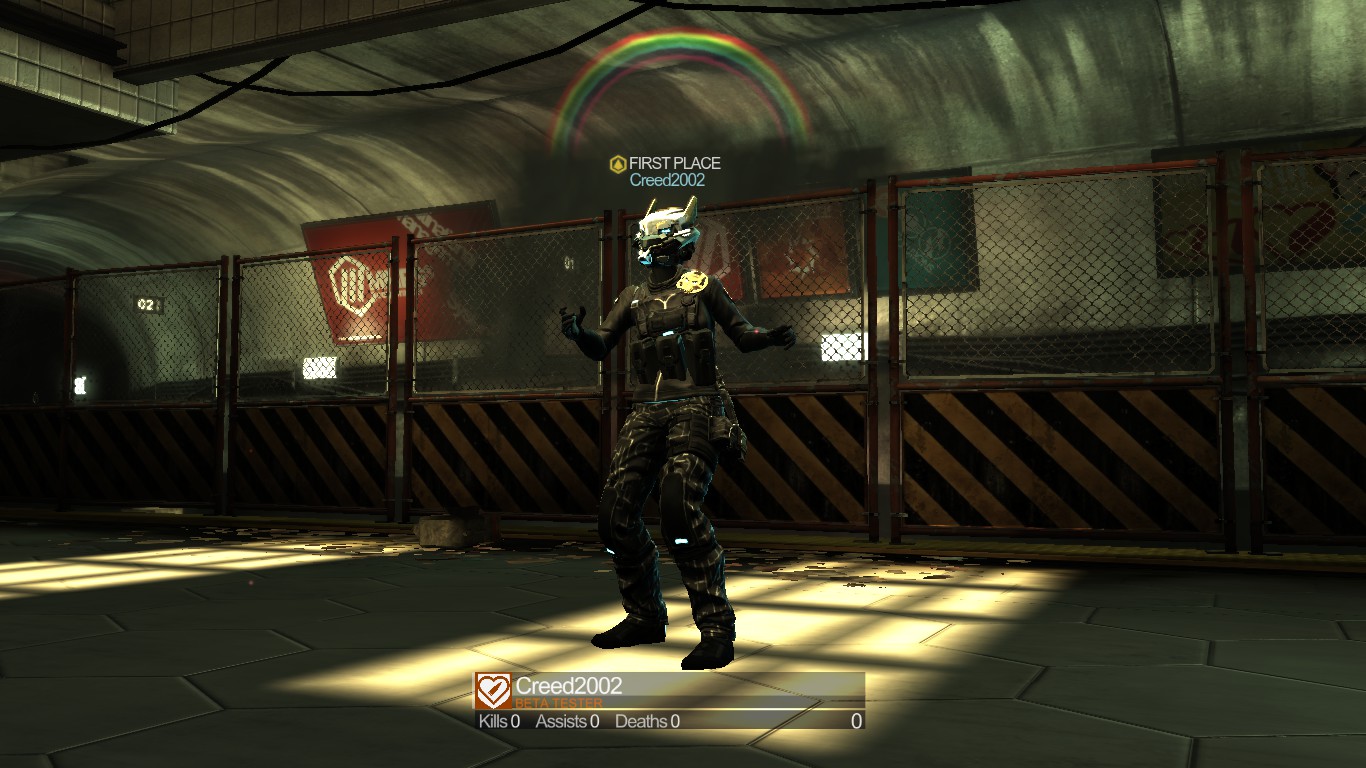Expand the score value on the right
This screenshot has width=1366, height=768.
(855, 721)
